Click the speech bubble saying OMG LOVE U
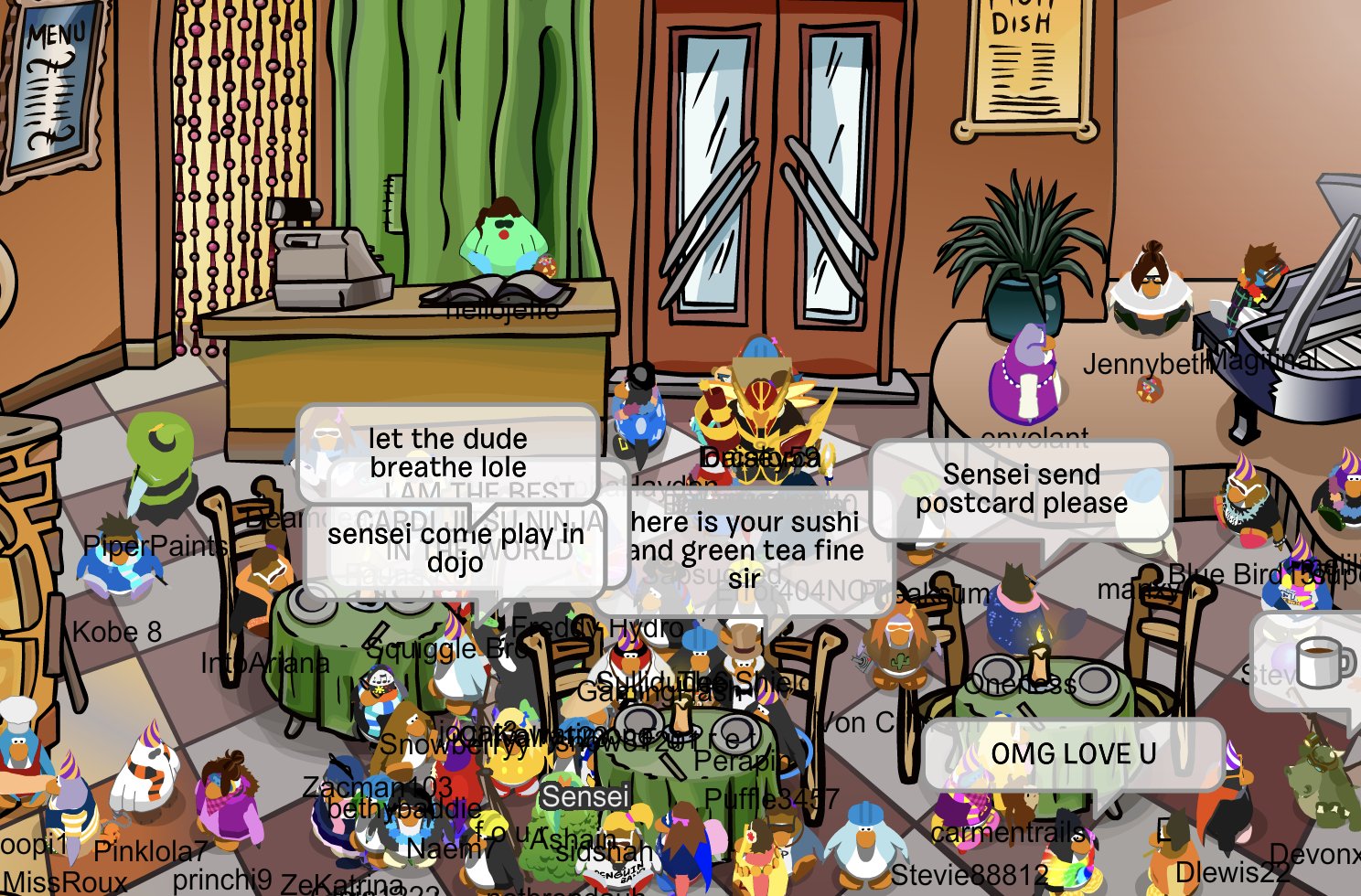This screenshot has height=896, width=1361. coord(1075,754)
